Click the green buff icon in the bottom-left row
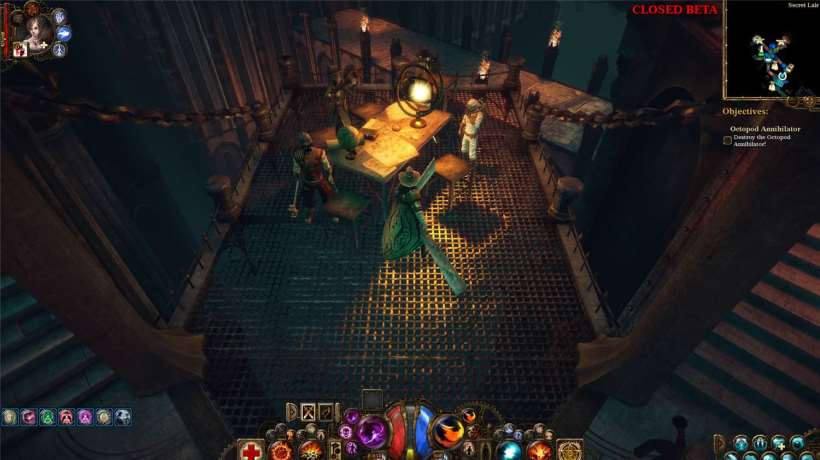The image size is (820, 460). pos(47,416)
